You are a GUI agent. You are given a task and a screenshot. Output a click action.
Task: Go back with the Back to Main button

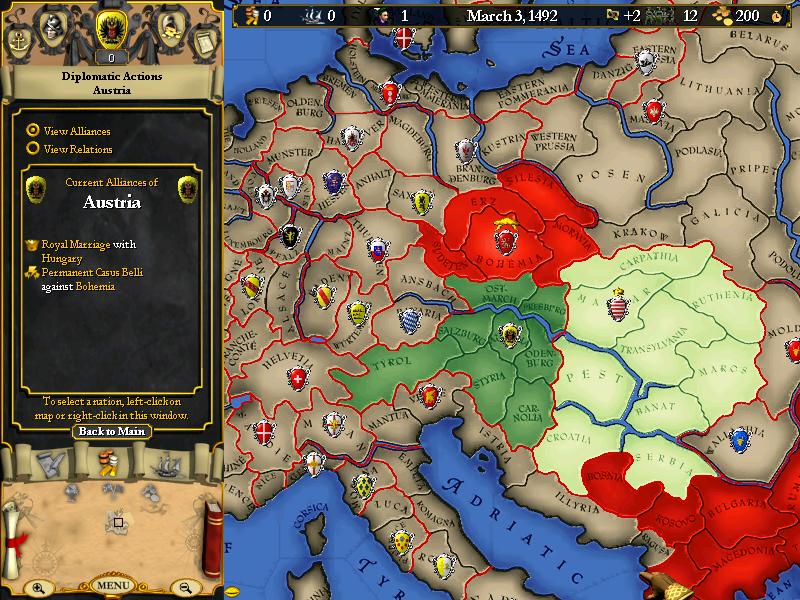click(111, 432)
